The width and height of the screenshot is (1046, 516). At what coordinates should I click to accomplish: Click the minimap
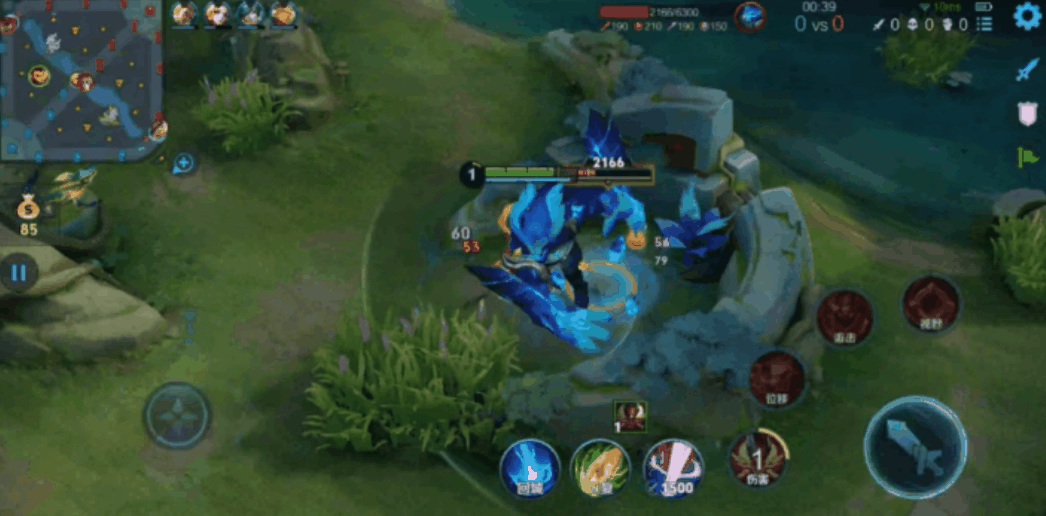pos(80,79)
